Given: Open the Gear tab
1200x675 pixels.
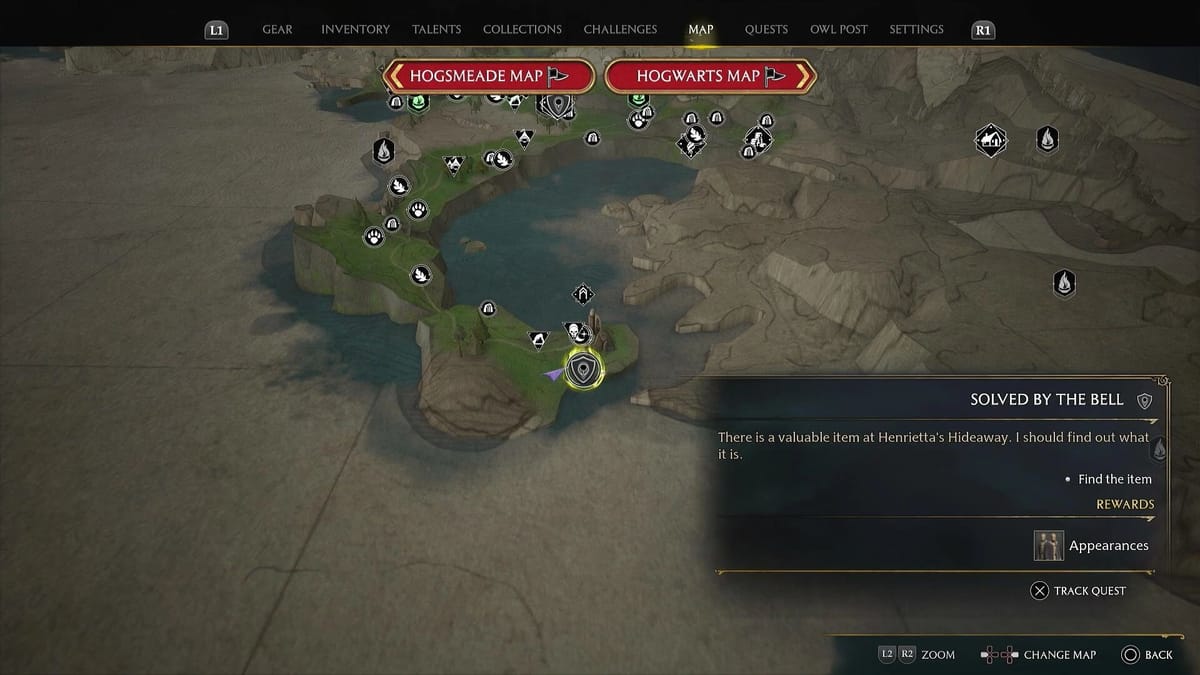Looking at the screenshot, I should (x=277, y=30).
